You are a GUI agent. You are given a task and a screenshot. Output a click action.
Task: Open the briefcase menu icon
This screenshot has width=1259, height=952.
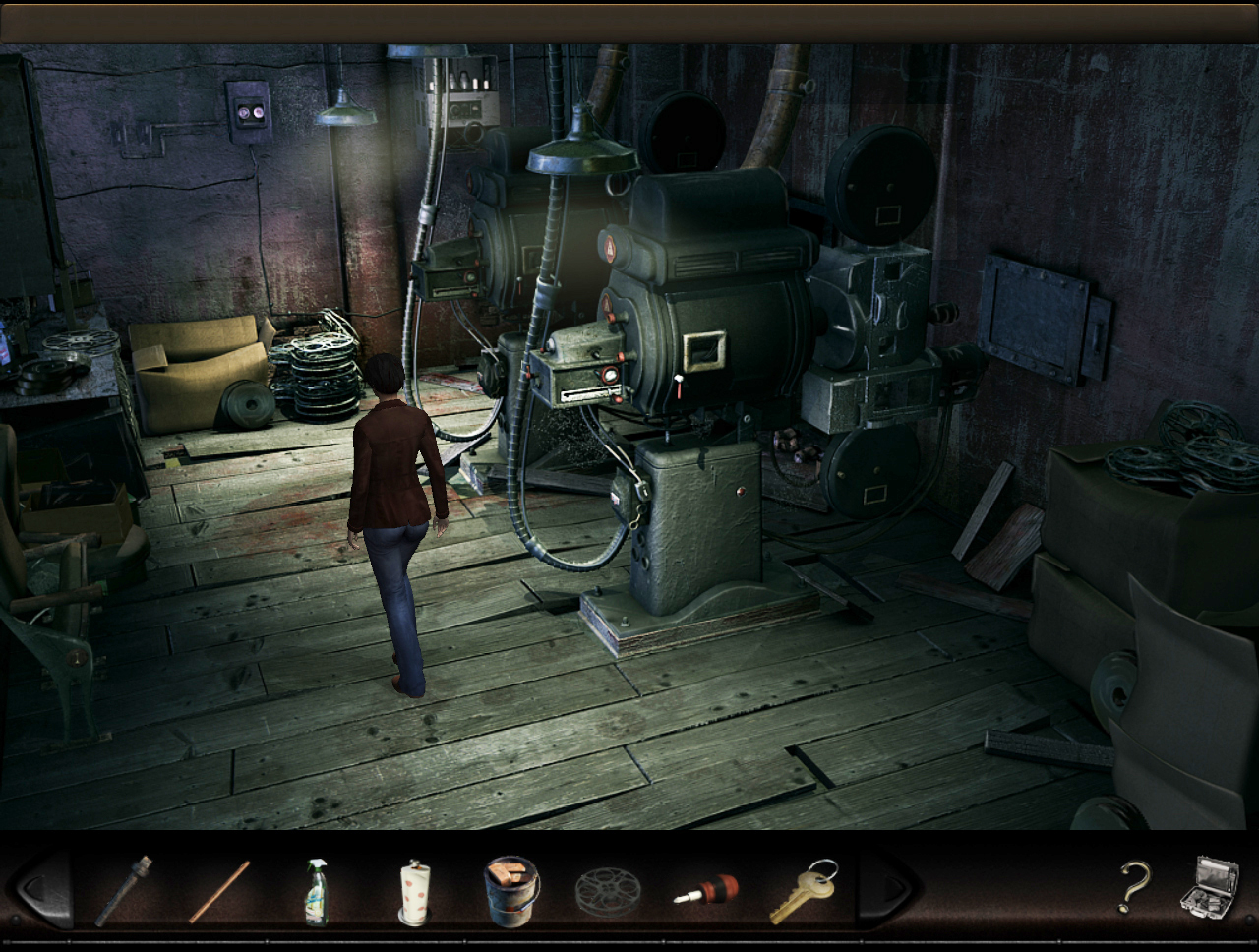tap(1208, 887)
